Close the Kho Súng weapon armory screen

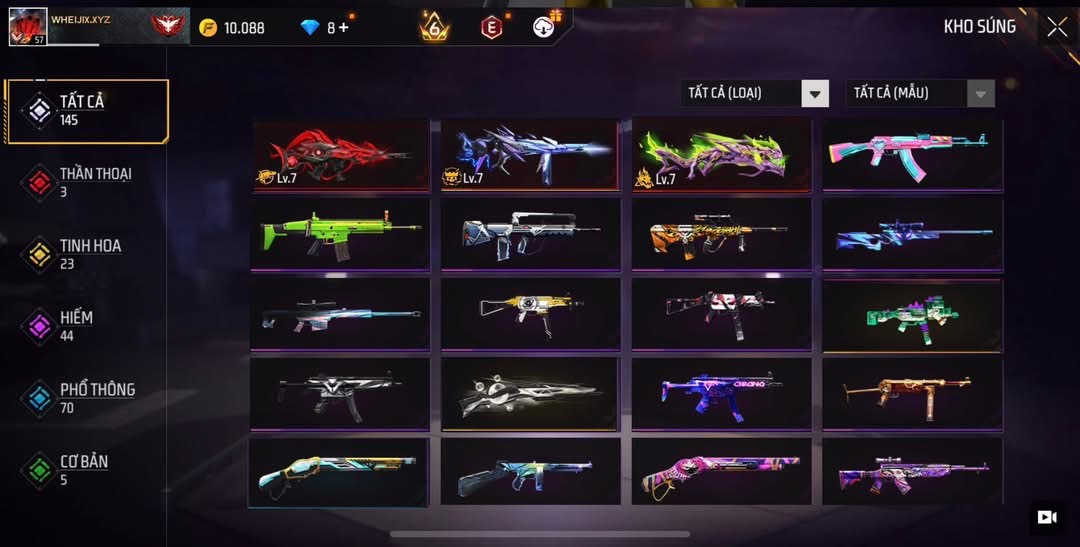(1057, 27)
